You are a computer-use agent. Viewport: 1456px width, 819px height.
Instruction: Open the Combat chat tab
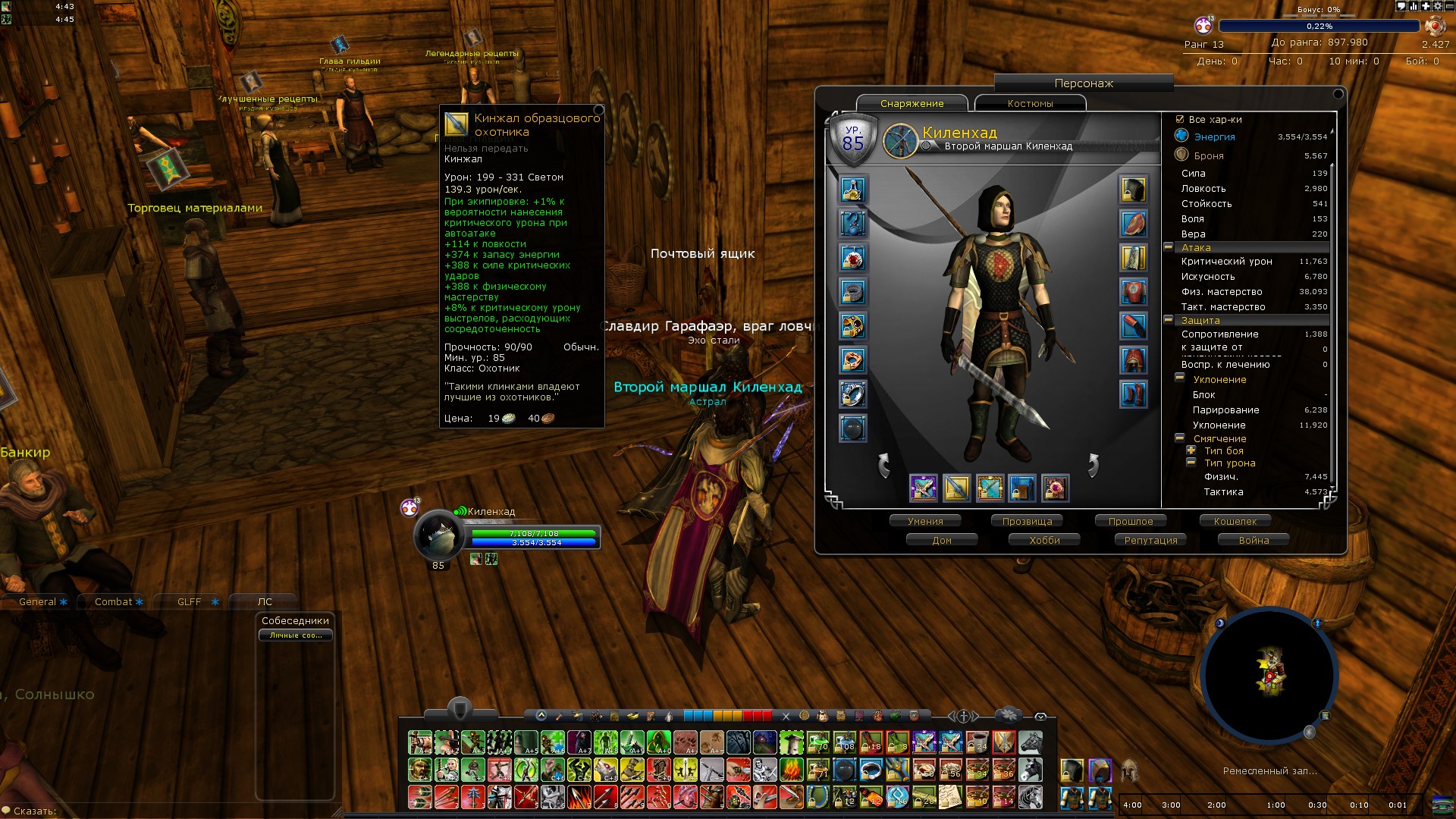pos(114,601)
